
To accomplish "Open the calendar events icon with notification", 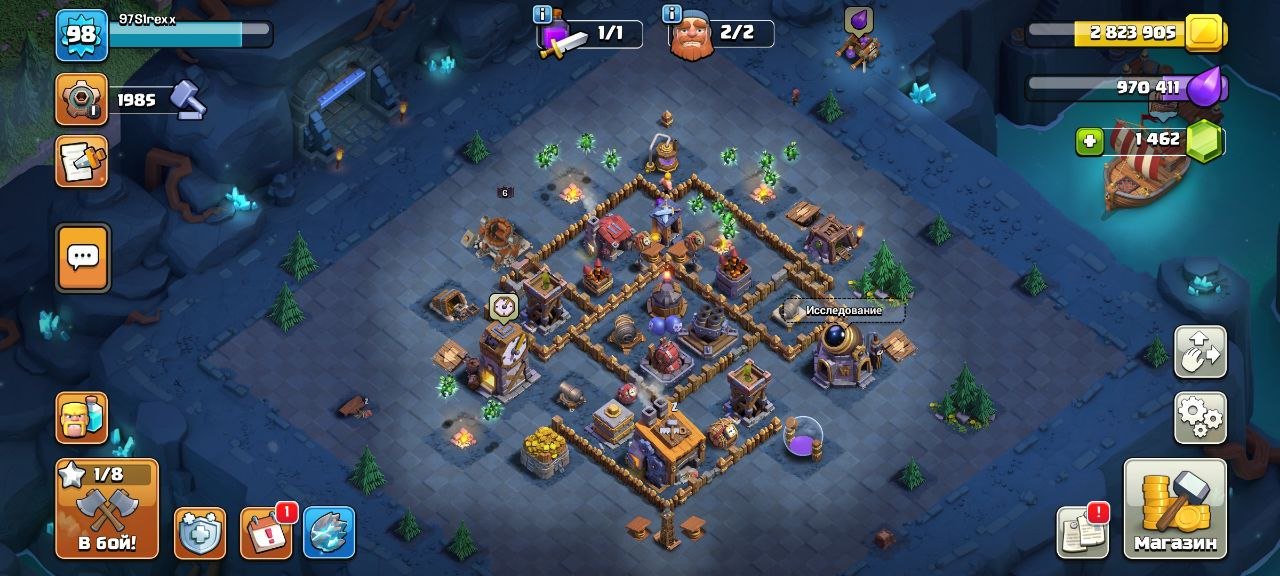I will point(266,532).
